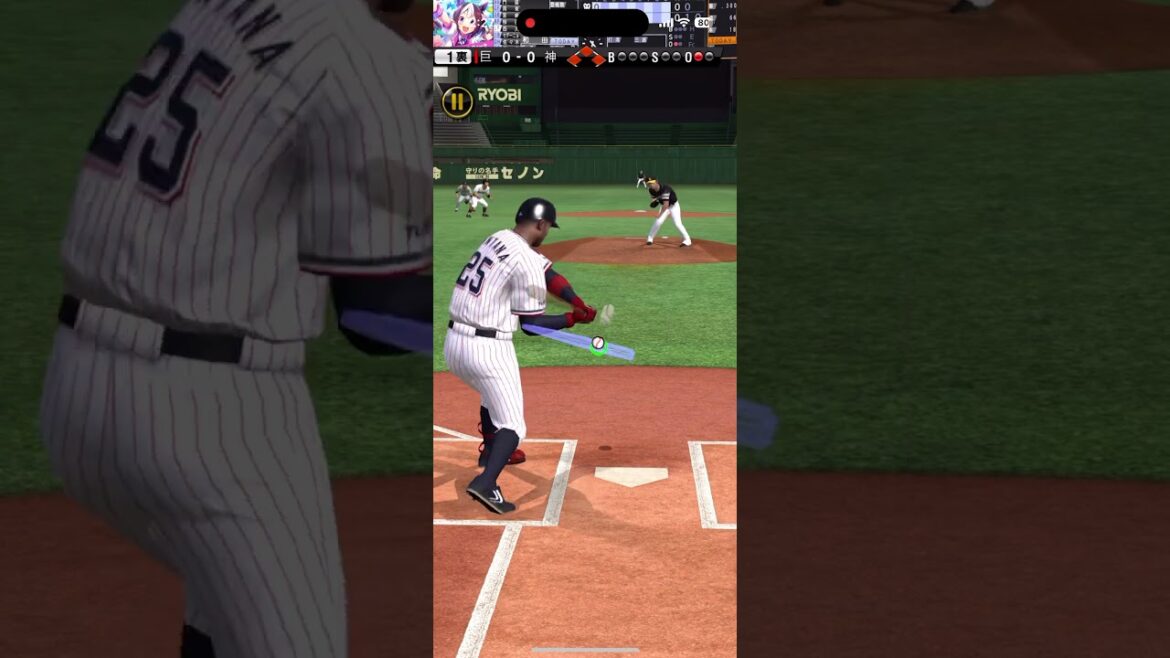Tap the red screen recording indicator
This screenshot has width=1170, height=658.
click(531, 23)
